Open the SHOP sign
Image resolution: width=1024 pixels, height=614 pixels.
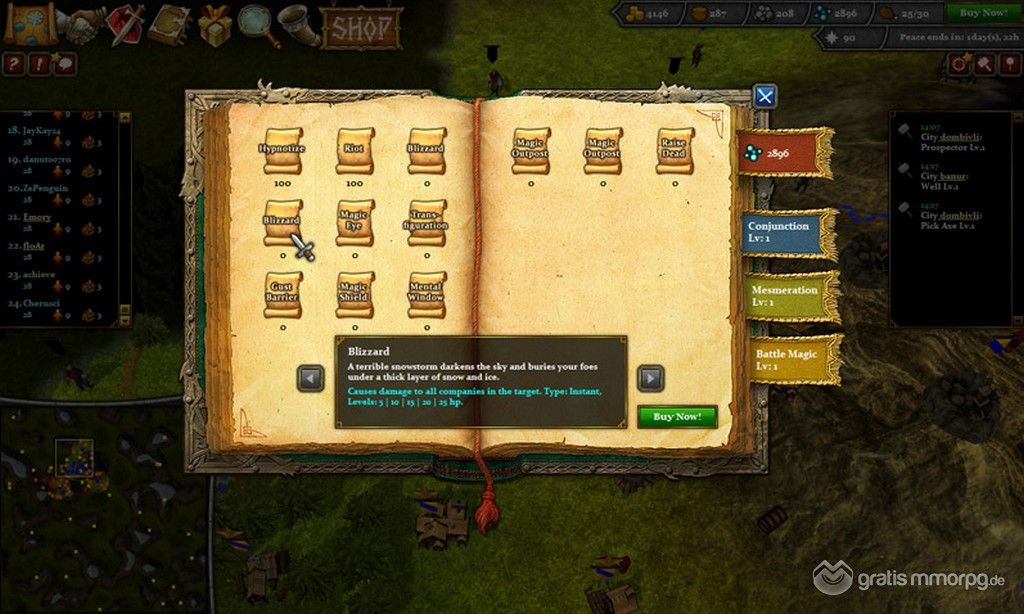pyautogui.click(x=362, y=27)
